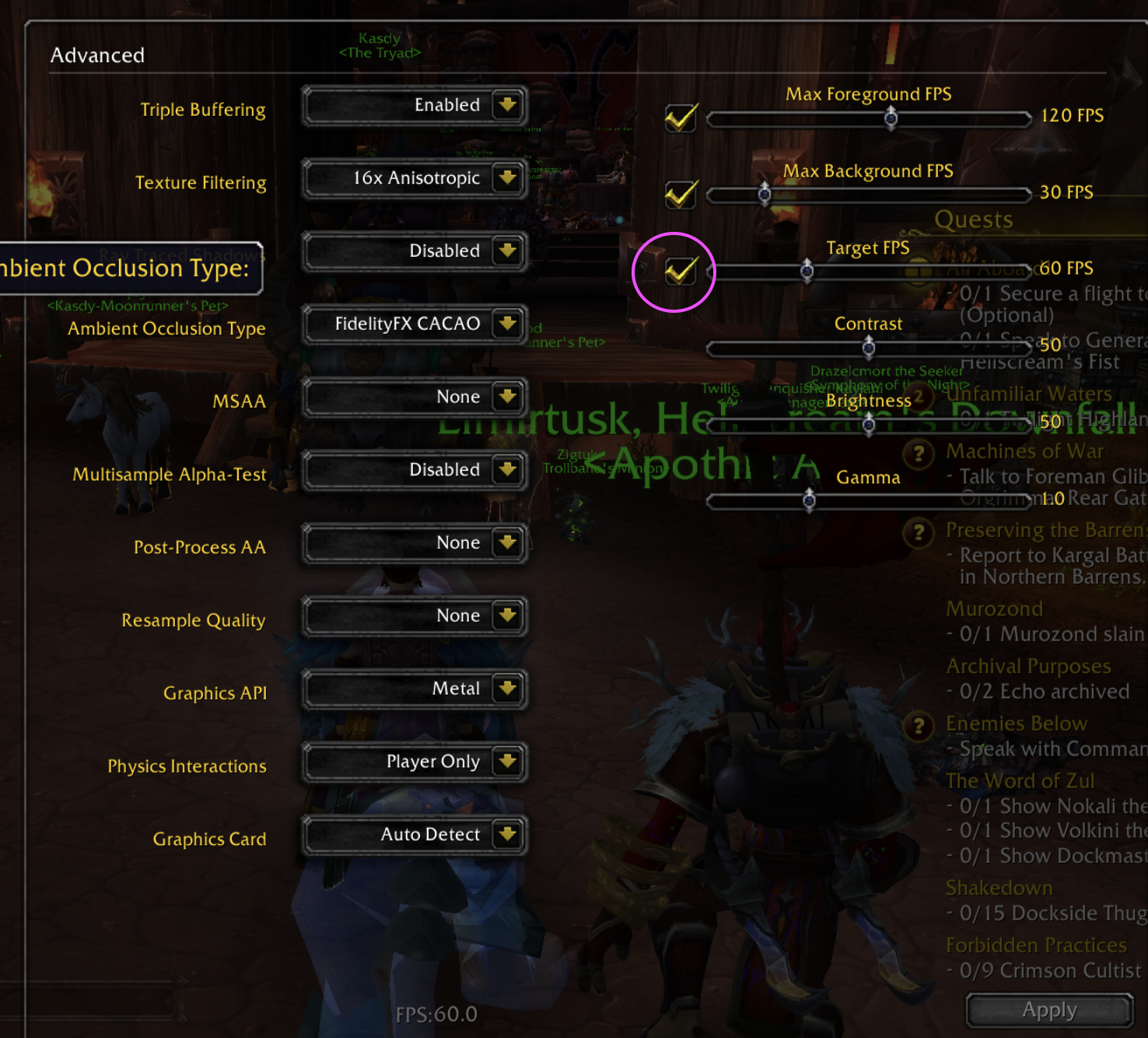Toggle the Max Foreground FPS checkbox
Screen dimensions: 1148x1038
tap(681, 118)
